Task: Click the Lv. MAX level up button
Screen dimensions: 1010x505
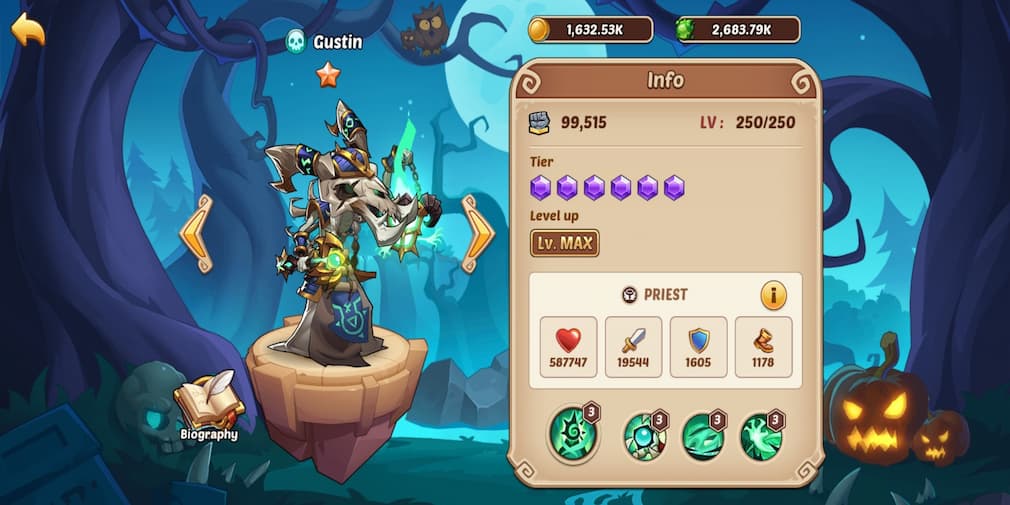Action: coord(564,242)
